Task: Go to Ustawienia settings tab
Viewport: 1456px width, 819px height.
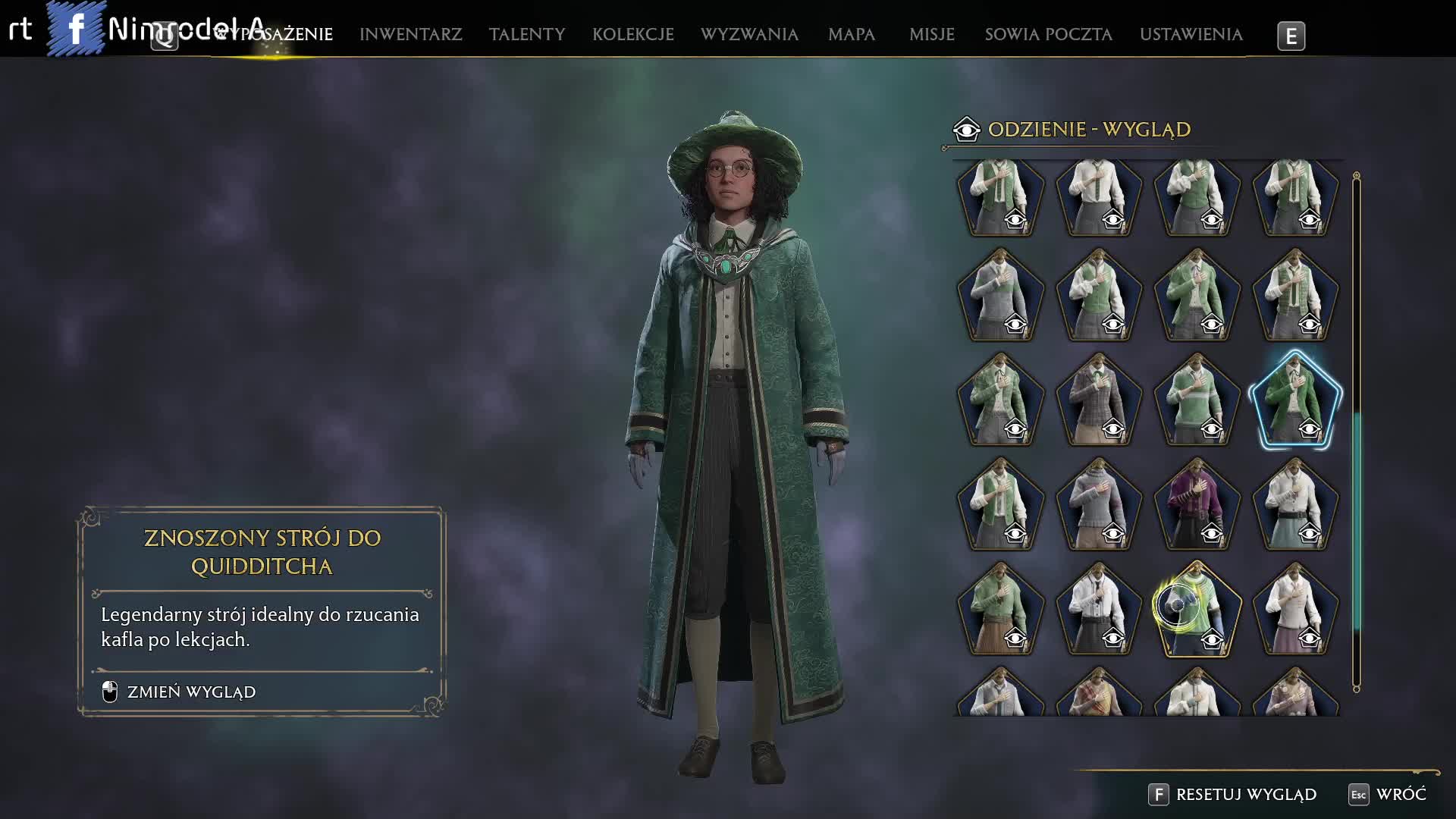Action: (1191, 34)
